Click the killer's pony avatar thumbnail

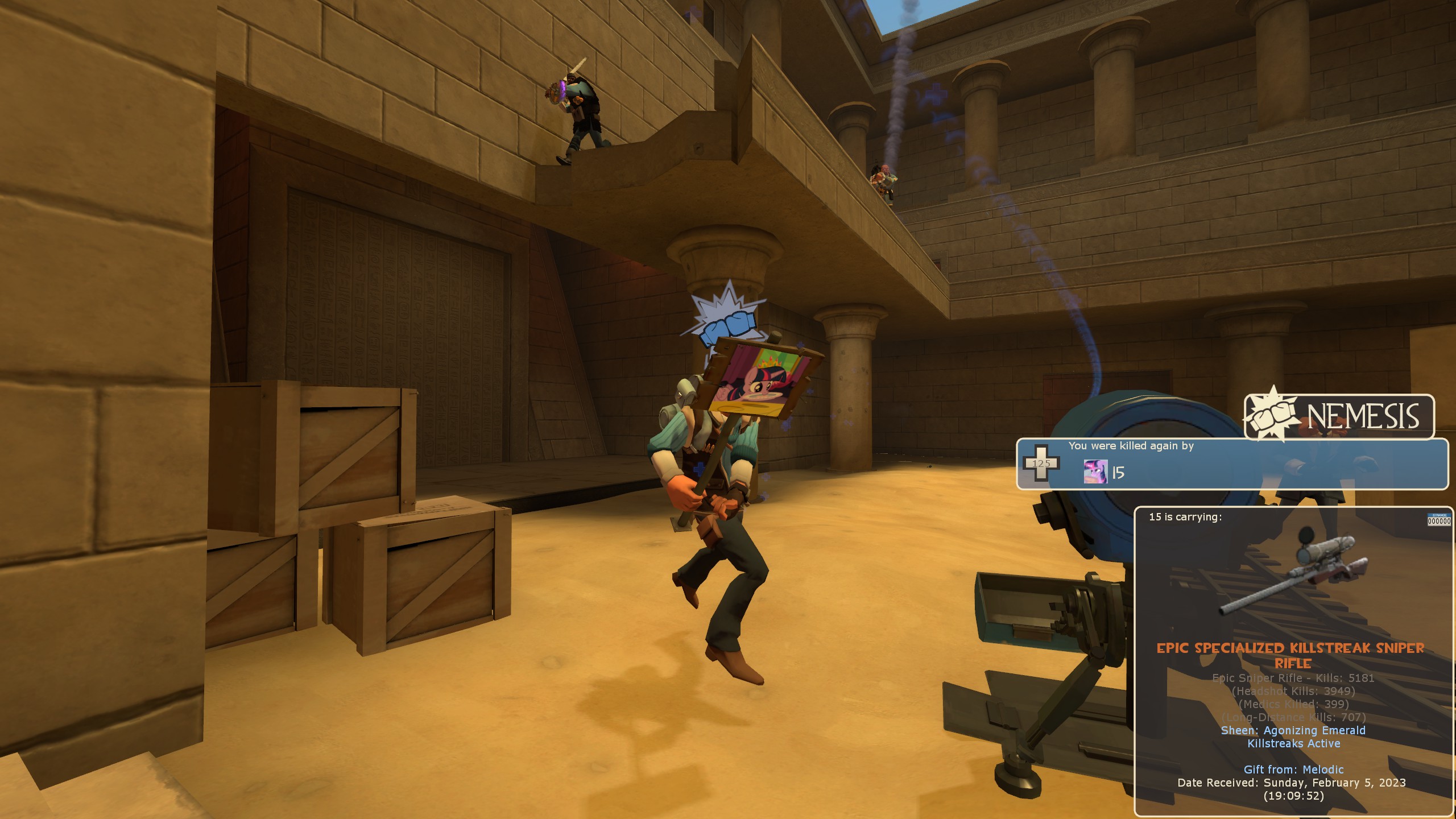(1095, 471)
